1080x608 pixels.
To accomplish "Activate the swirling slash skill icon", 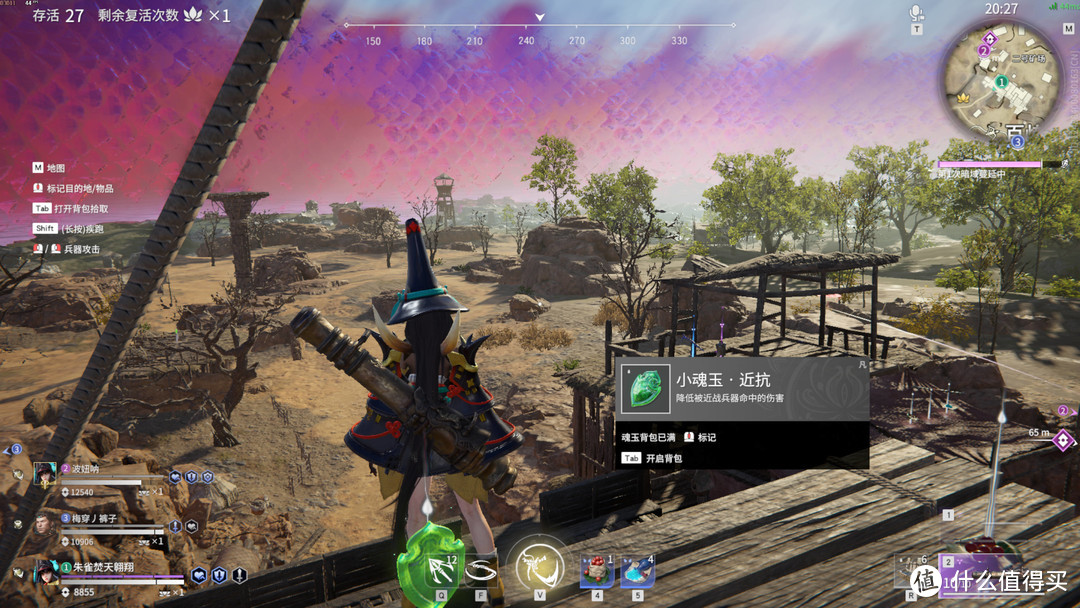I will tap(481, 570).
